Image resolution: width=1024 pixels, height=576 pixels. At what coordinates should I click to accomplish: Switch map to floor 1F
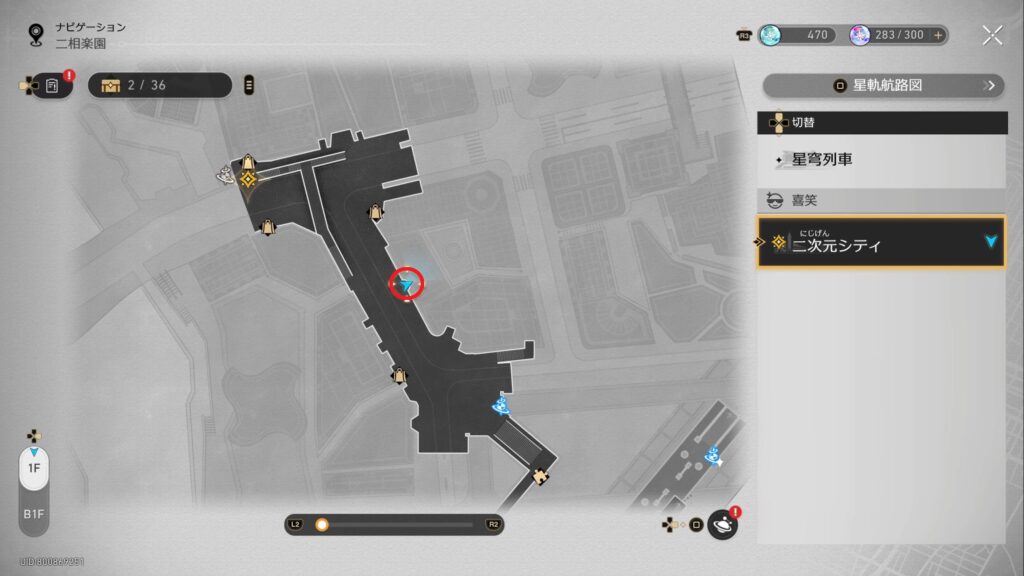pyautogui.click(x=34, y=468)
